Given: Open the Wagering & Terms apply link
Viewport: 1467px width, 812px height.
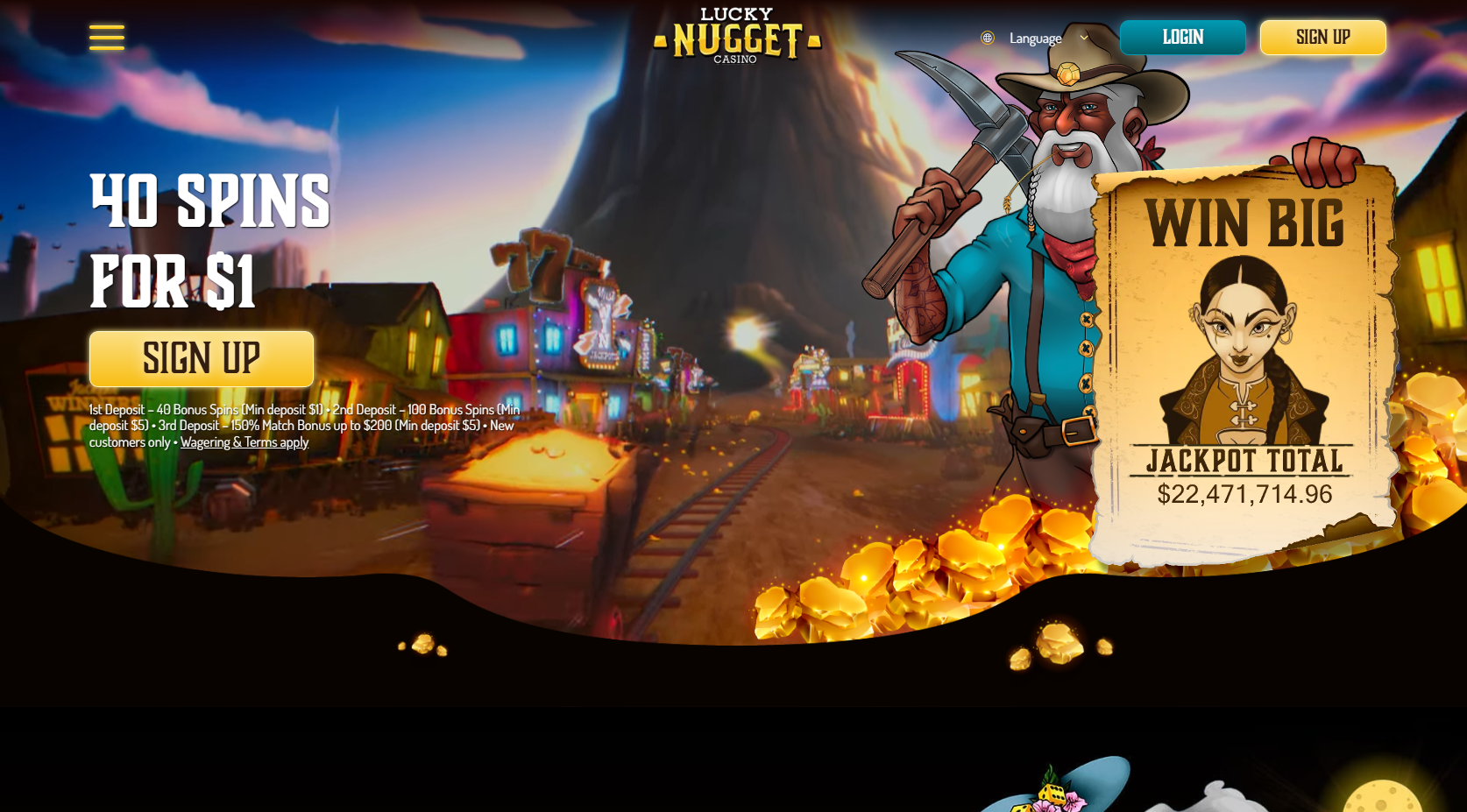Looking at the screenshot, I should pos(244,442).
